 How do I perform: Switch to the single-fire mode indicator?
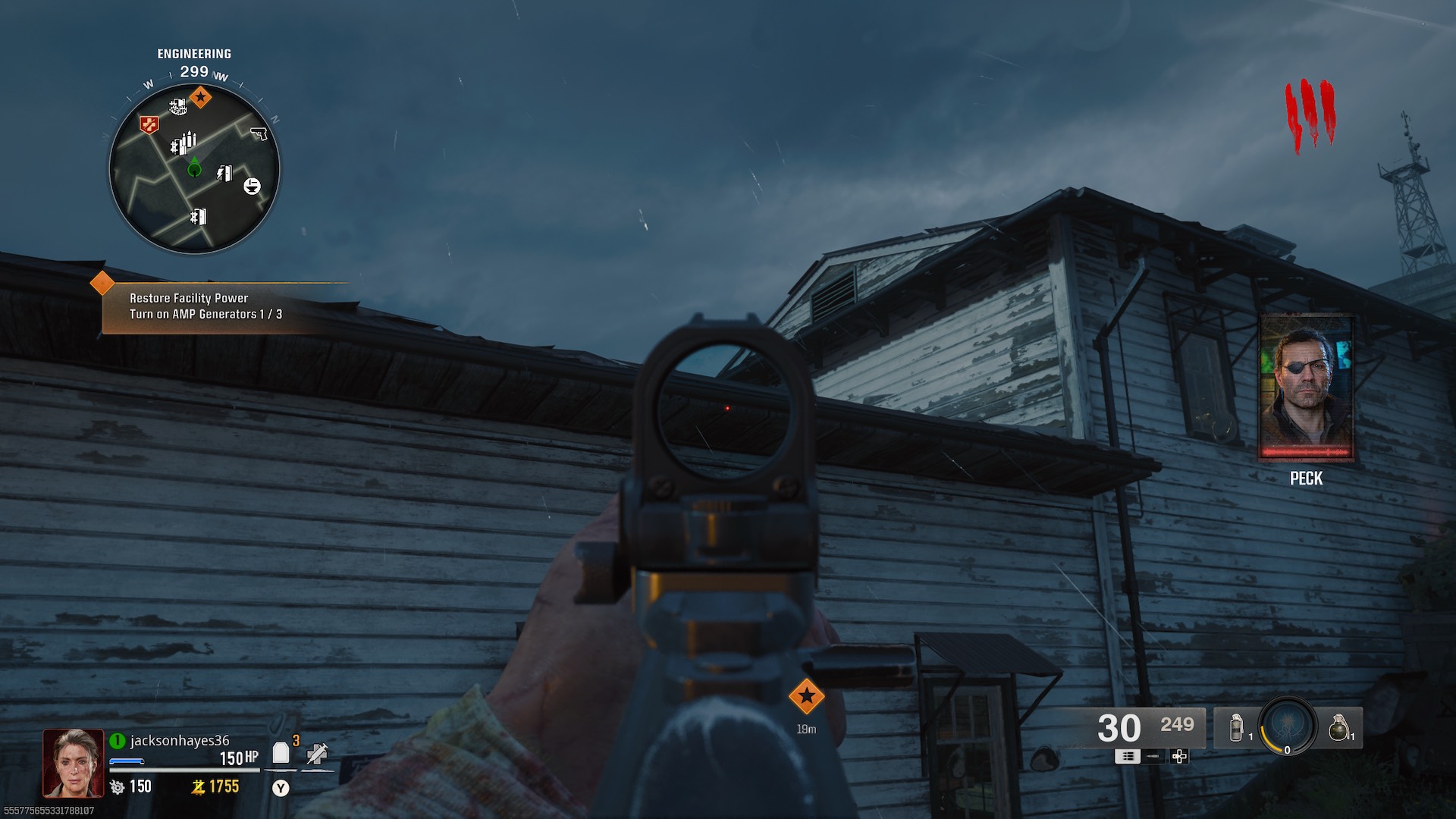click(1154, 757)
